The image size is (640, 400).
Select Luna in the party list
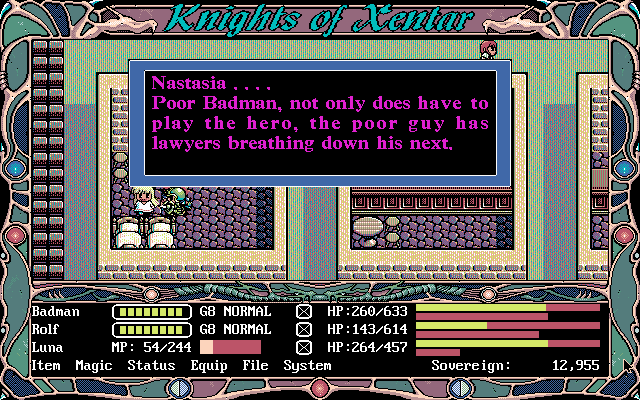point(47,347)
